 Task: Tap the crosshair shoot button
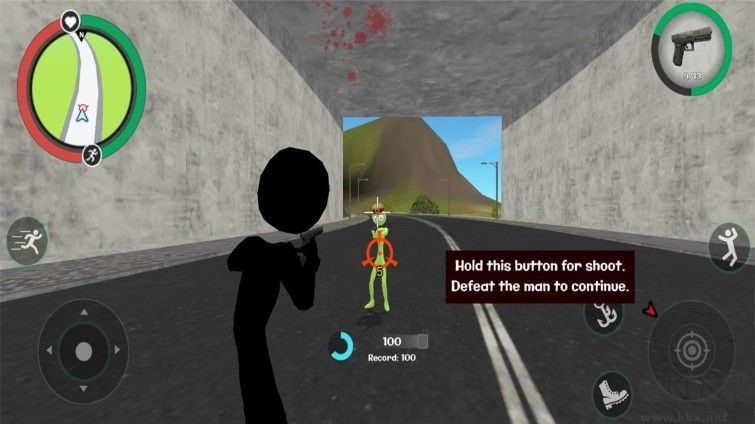689,350
